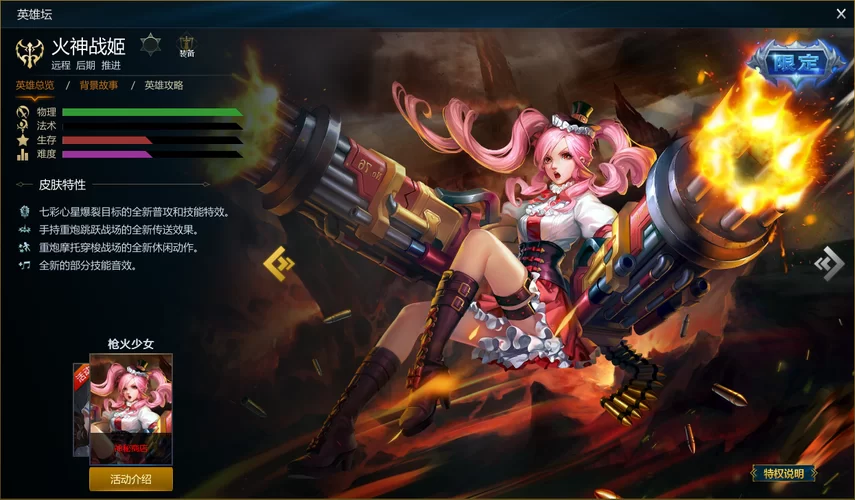Switch to the 英雄总览 tab

(35, 85)
